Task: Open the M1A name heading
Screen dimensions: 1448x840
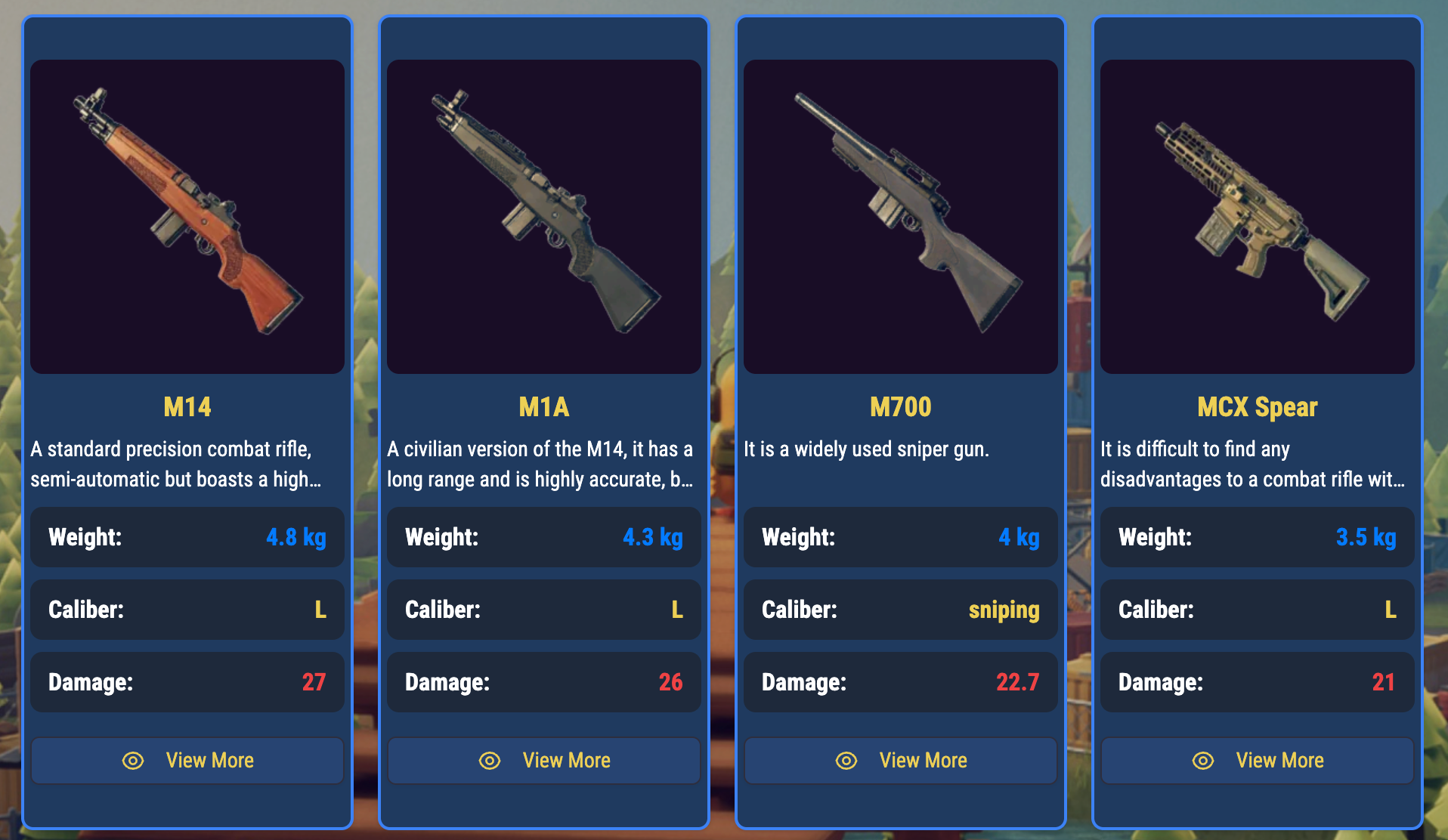Action: (x=544, y=407)
